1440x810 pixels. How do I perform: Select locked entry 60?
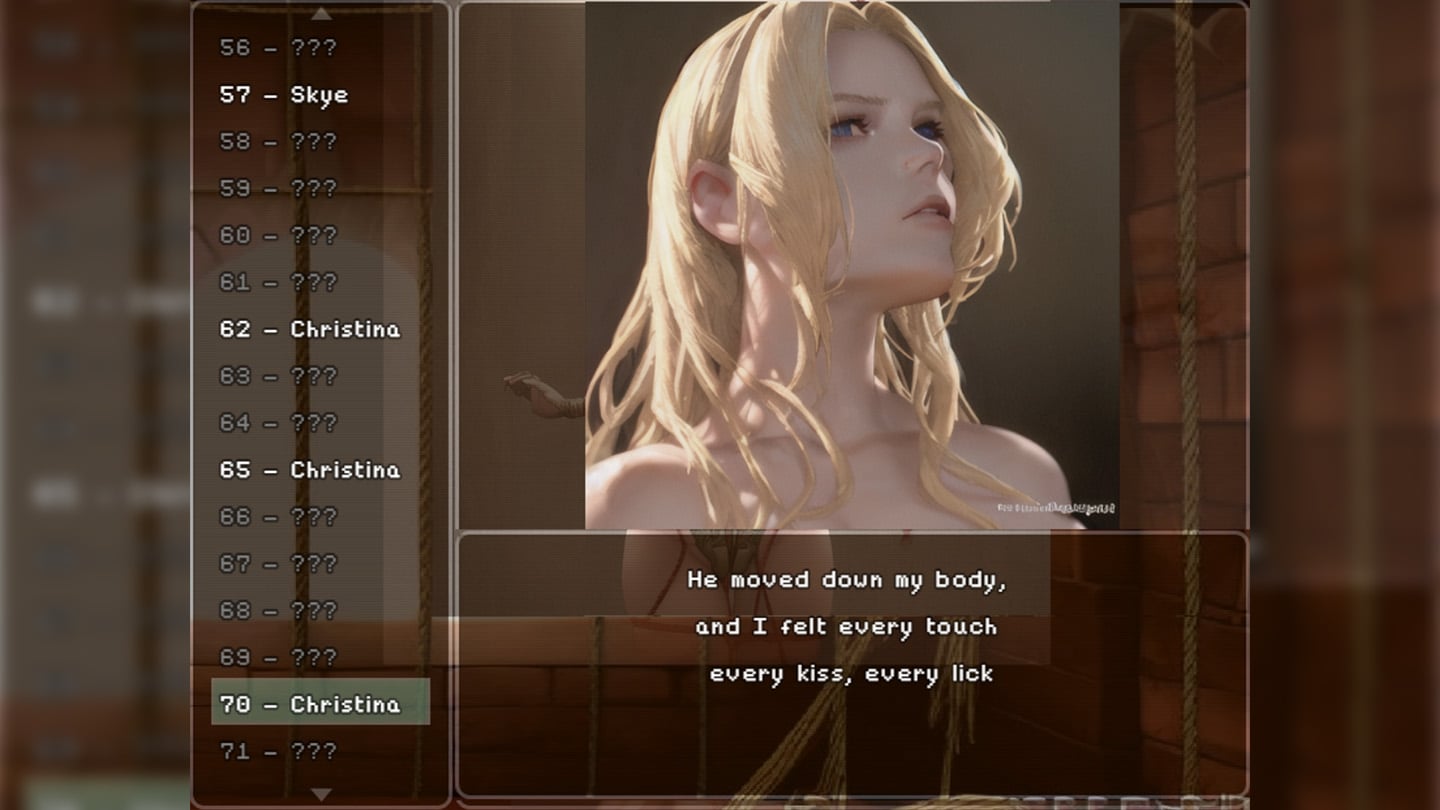(x=278, y=235)
